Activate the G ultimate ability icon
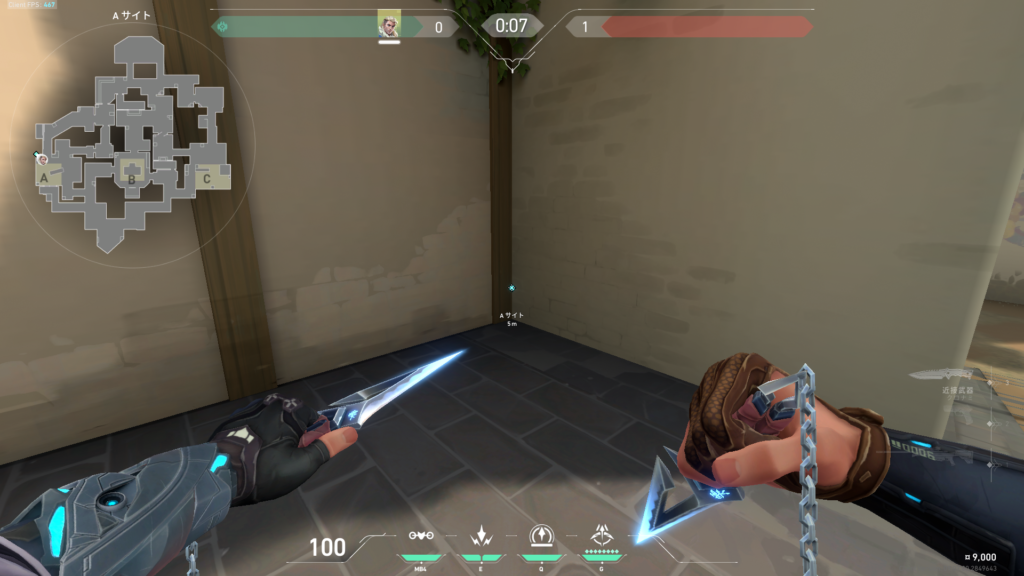1024x576 pixels. pyautogui.click(x=602, y=536)
